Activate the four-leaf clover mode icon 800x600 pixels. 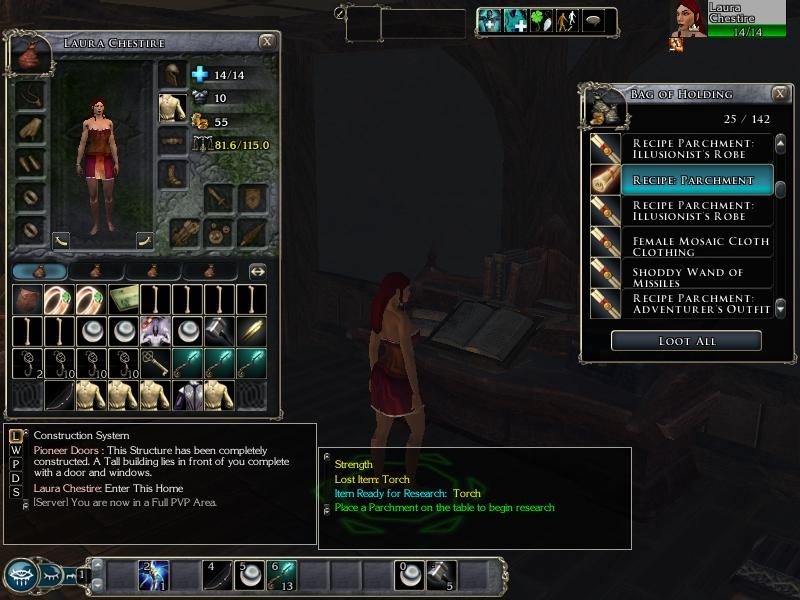pos(541,21)
